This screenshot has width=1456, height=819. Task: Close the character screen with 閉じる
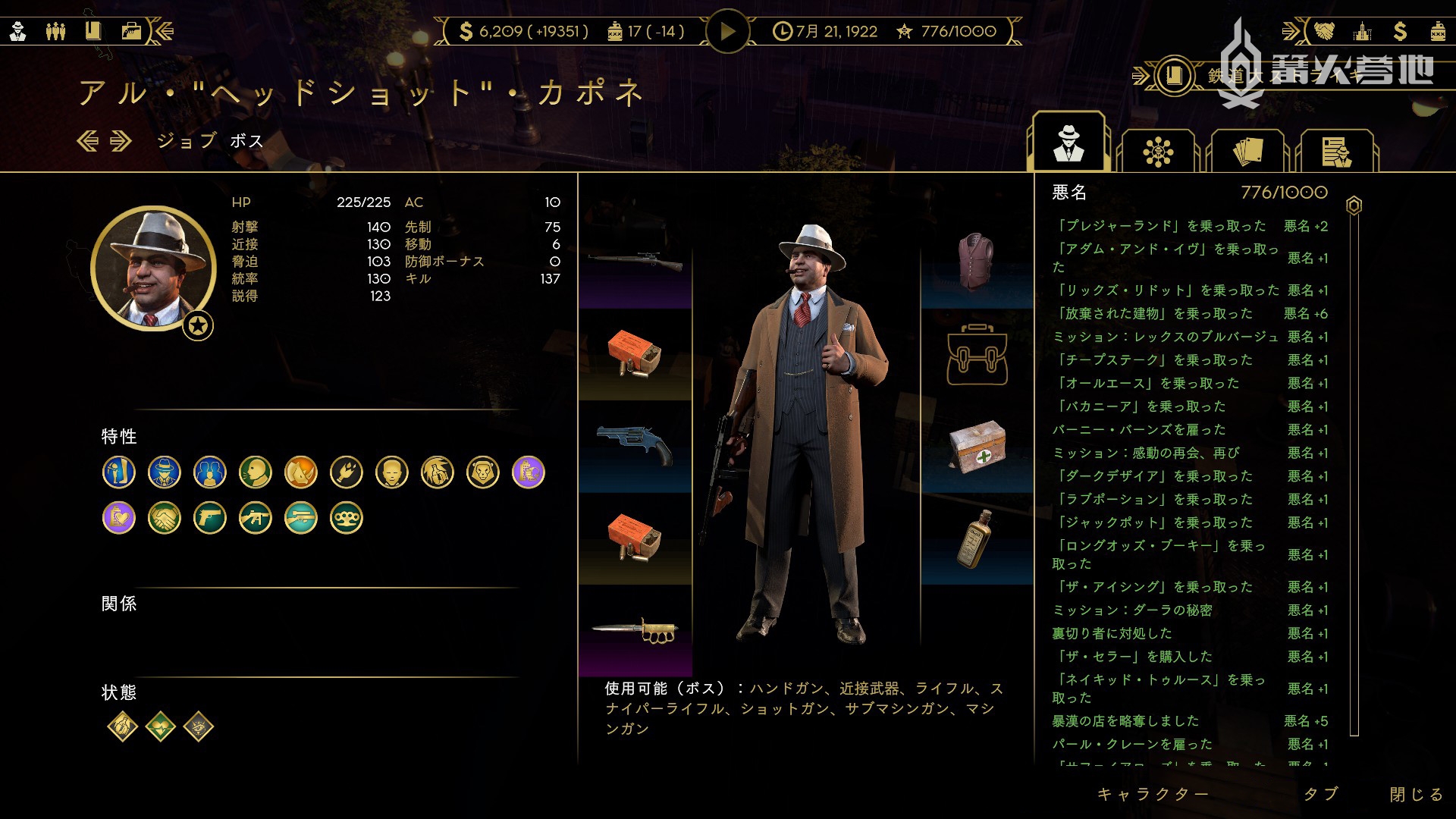pyautogui.click(x=1416, y=794)
